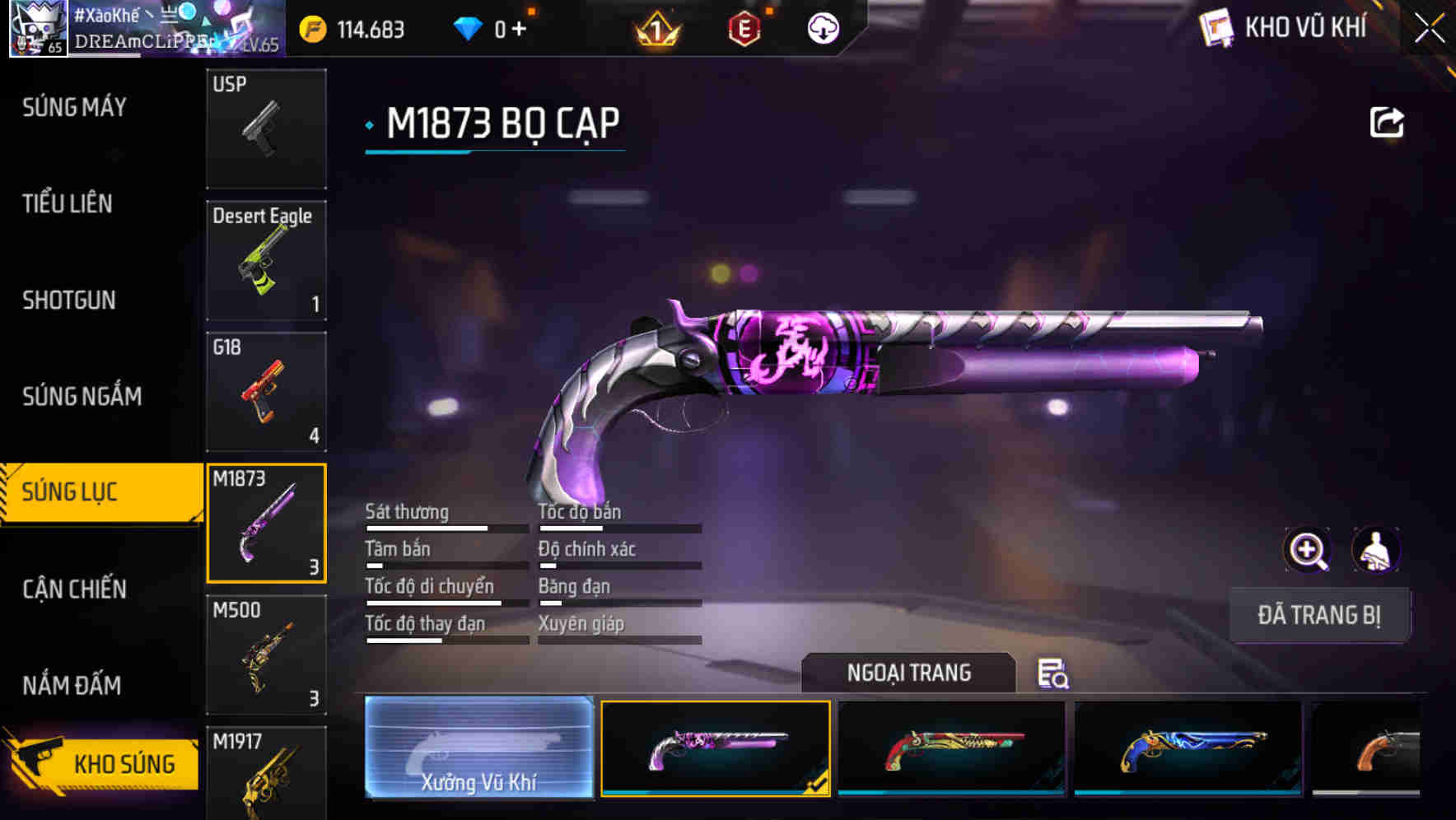Open the weapon zoom magnifier view

click(1308, 550)
